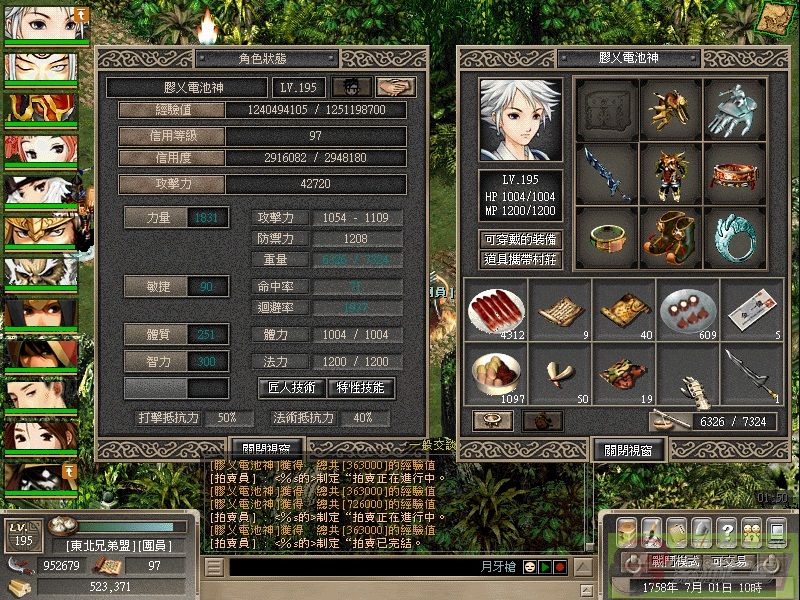Select the equipped blue sword slot
The image size is (800, 600).
tap(604, 175)
